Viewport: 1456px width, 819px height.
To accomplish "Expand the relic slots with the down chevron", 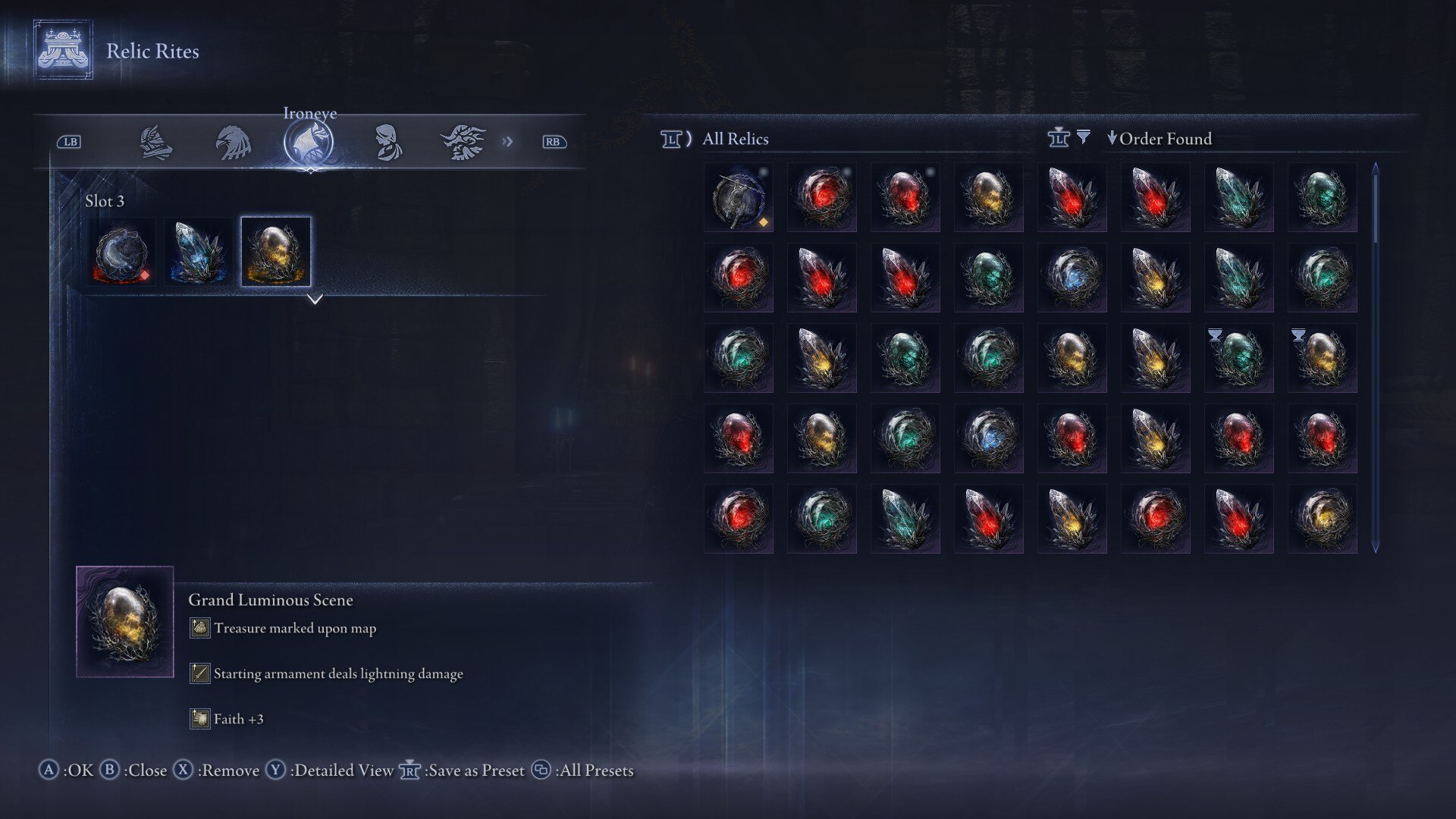I will click(x=315, y=300).
